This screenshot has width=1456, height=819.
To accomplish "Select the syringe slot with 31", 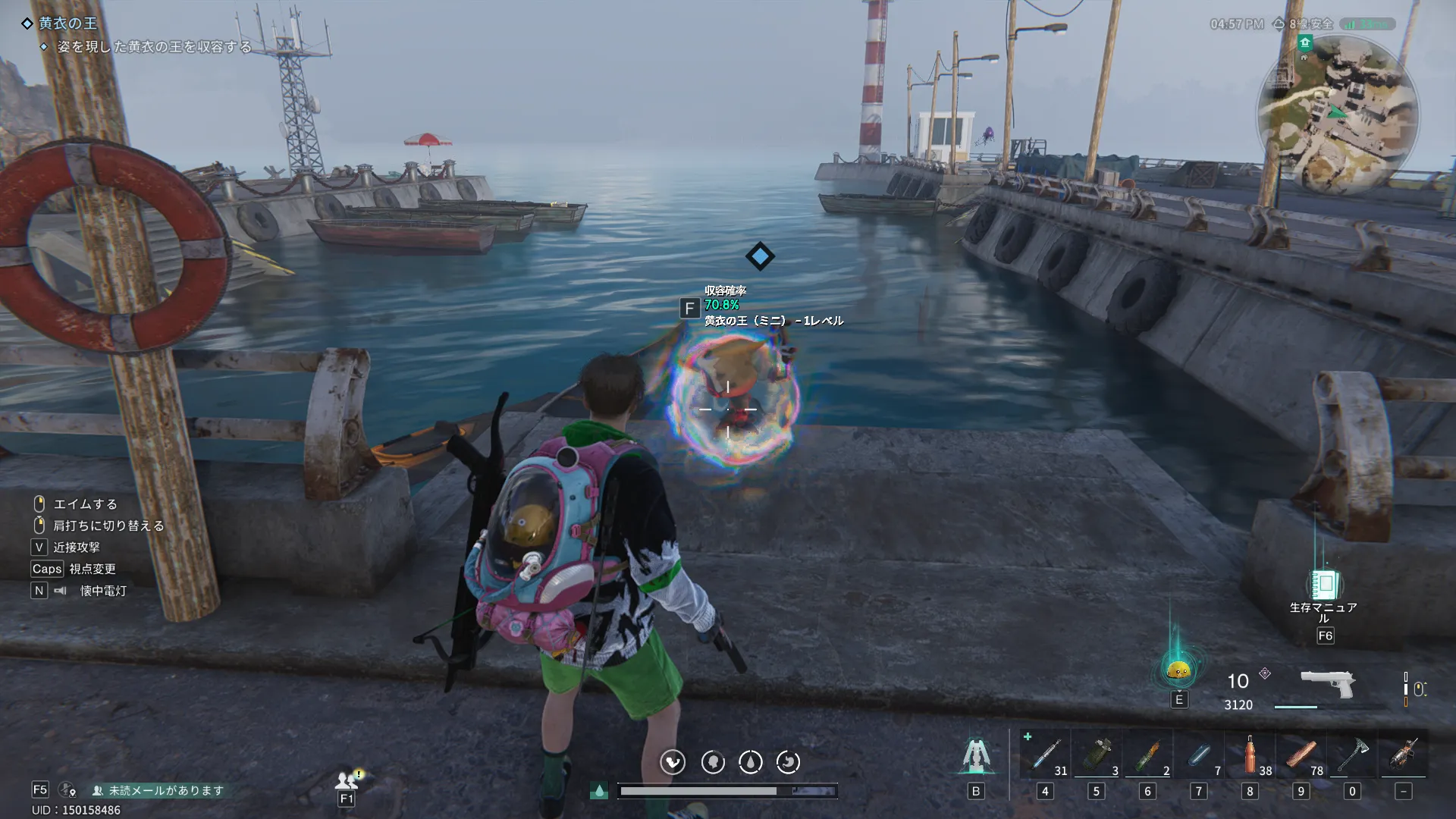I will point(1045,755).
